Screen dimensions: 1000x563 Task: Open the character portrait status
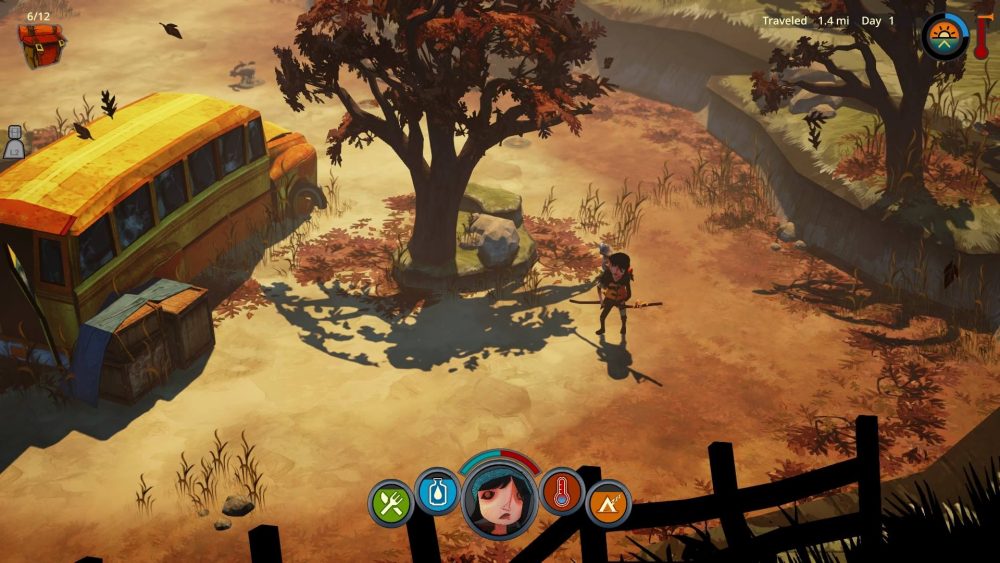pyautogui.click(x=500, y=498)
